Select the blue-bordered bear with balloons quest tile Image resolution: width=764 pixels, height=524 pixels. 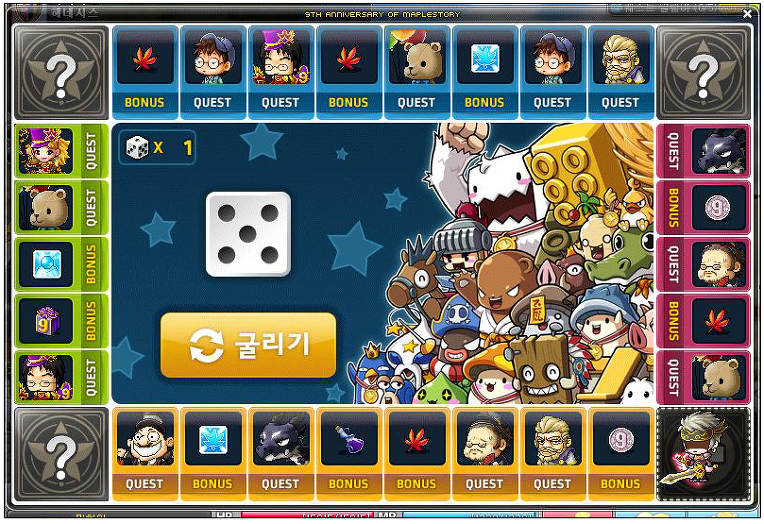tap(416, 67)
